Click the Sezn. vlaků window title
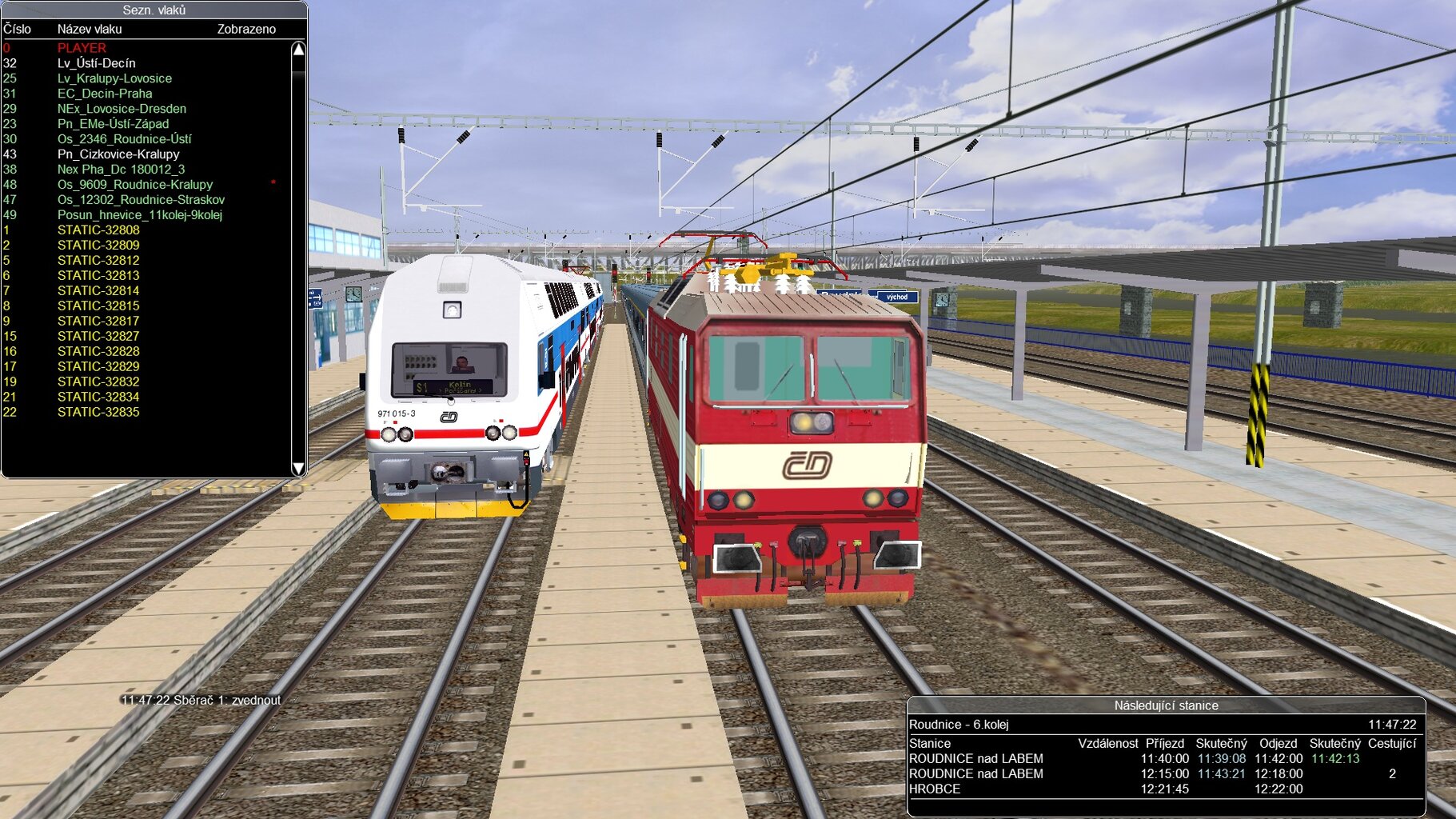The width and height of the screenshot is (1456, 819). click(154, 10)
